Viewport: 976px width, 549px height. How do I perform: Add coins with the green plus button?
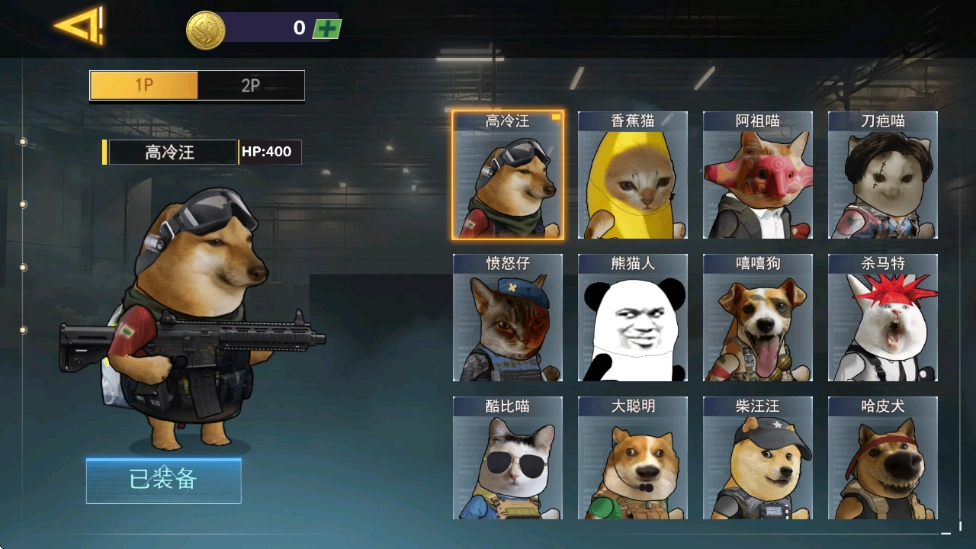point(326,28)
